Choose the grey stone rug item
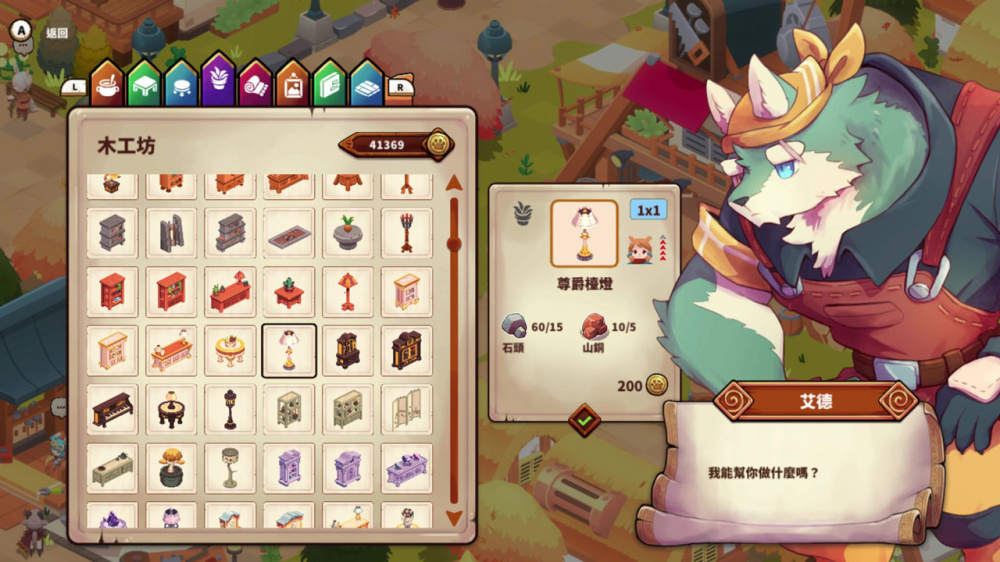Image resolution: width=1000 pixels, height=562 pixels. coord(289,233)
